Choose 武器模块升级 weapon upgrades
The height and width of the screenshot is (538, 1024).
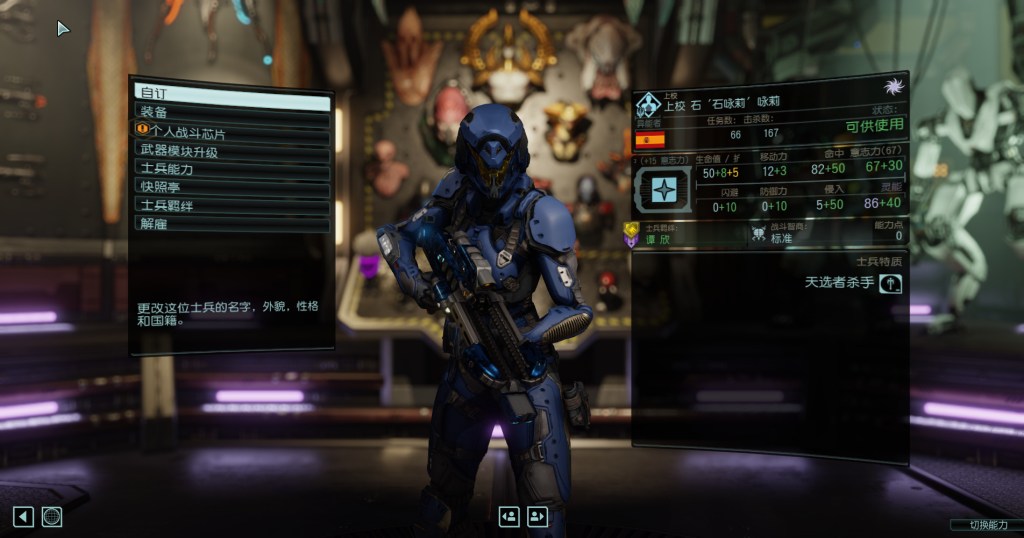232,150
